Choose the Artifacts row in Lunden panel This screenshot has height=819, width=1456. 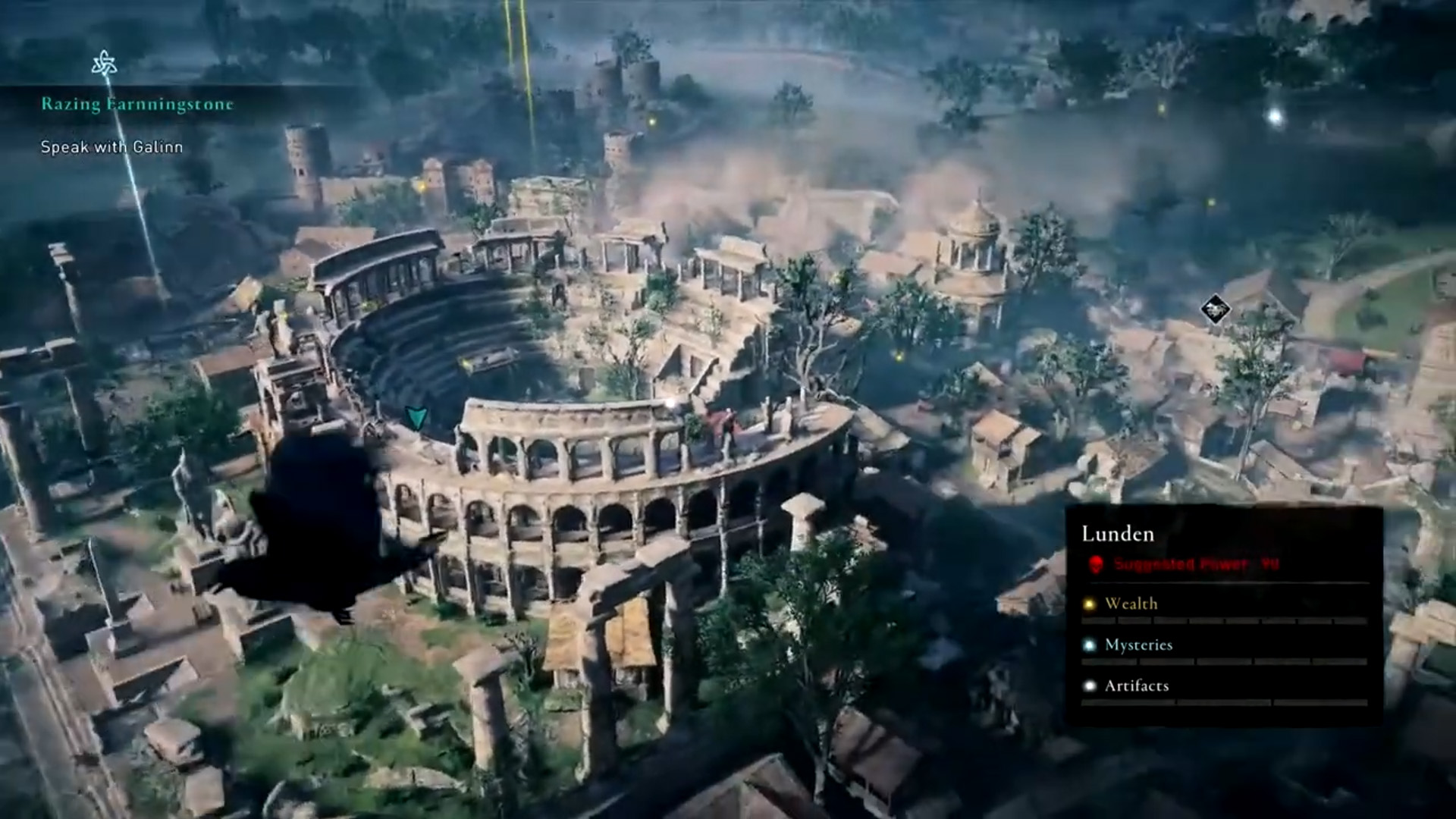pyautogui.click(x=1136, y=686)
